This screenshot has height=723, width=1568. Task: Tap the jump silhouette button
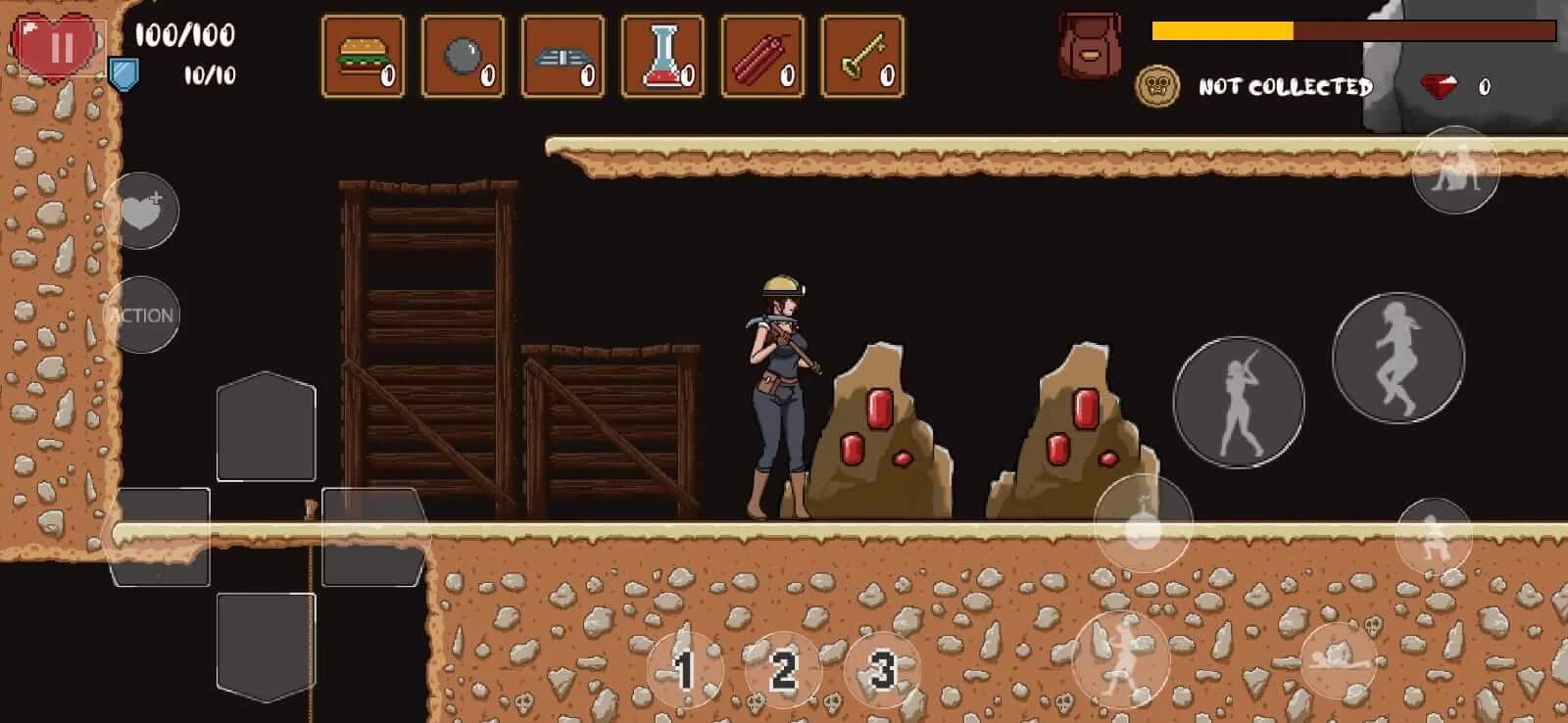pyautogui.click(x=1398, y=358)
